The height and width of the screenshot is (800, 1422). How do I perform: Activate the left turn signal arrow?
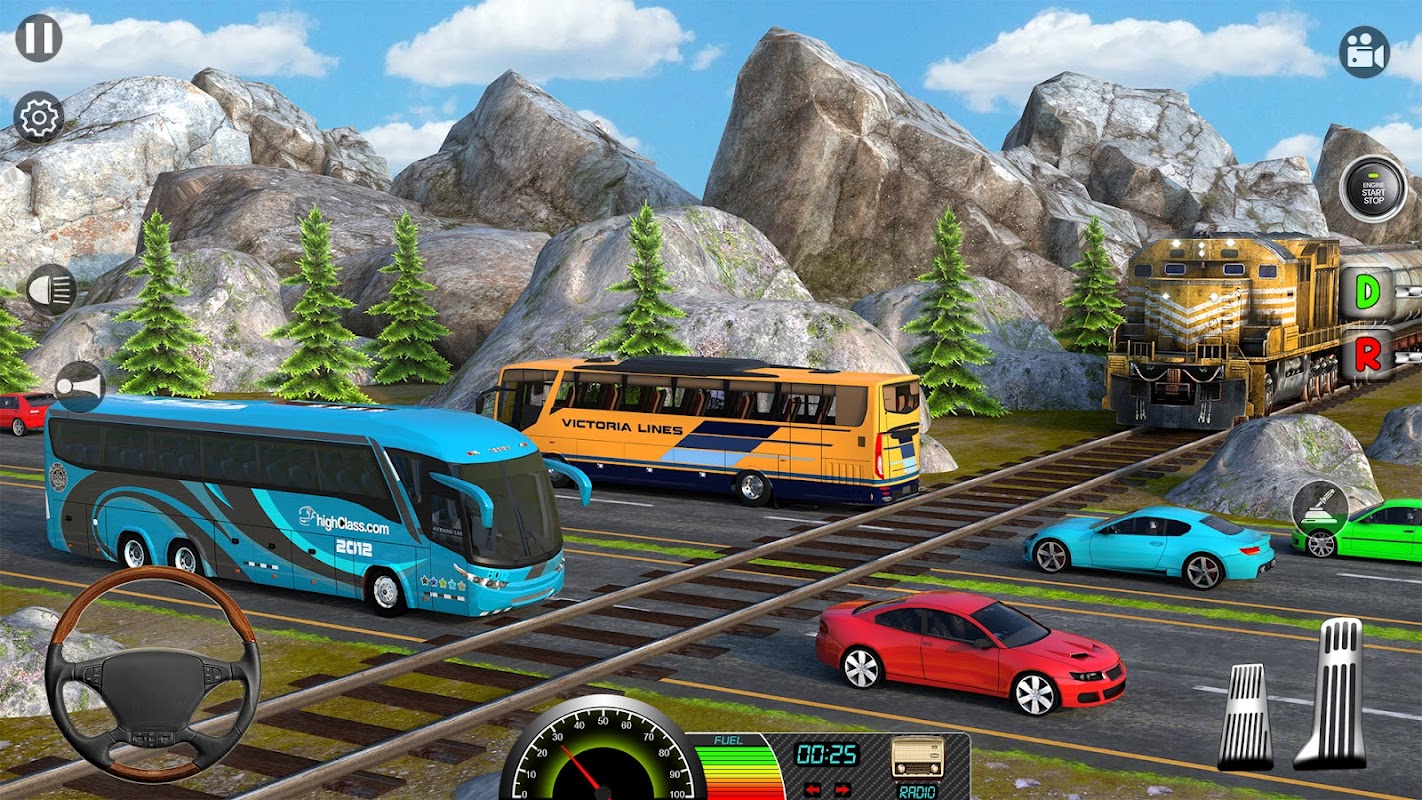click(813, 790)
